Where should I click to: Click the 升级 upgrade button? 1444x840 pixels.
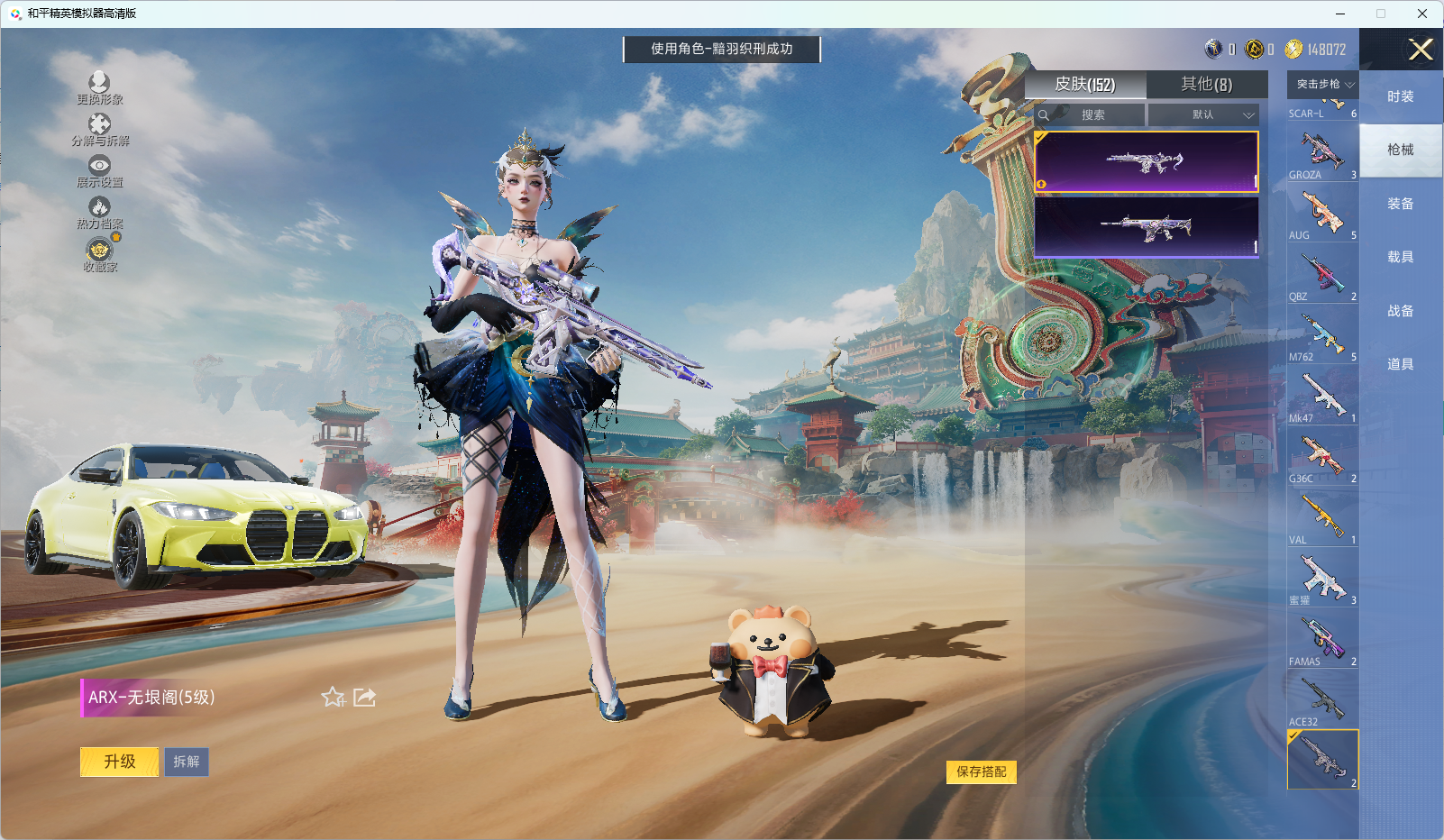point(120,762)
